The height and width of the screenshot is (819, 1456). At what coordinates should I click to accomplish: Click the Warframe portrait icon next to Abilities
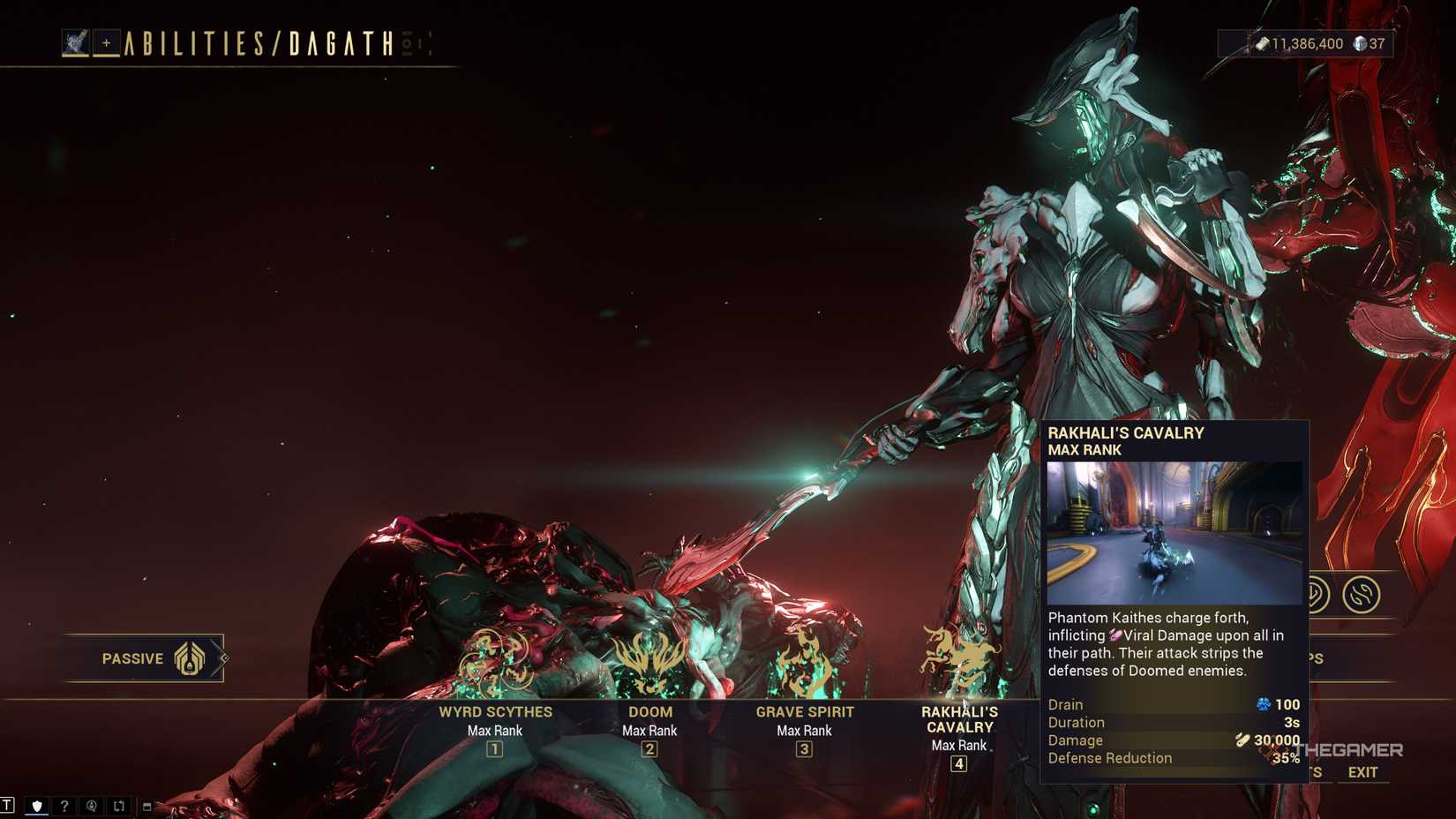[76, 42]
